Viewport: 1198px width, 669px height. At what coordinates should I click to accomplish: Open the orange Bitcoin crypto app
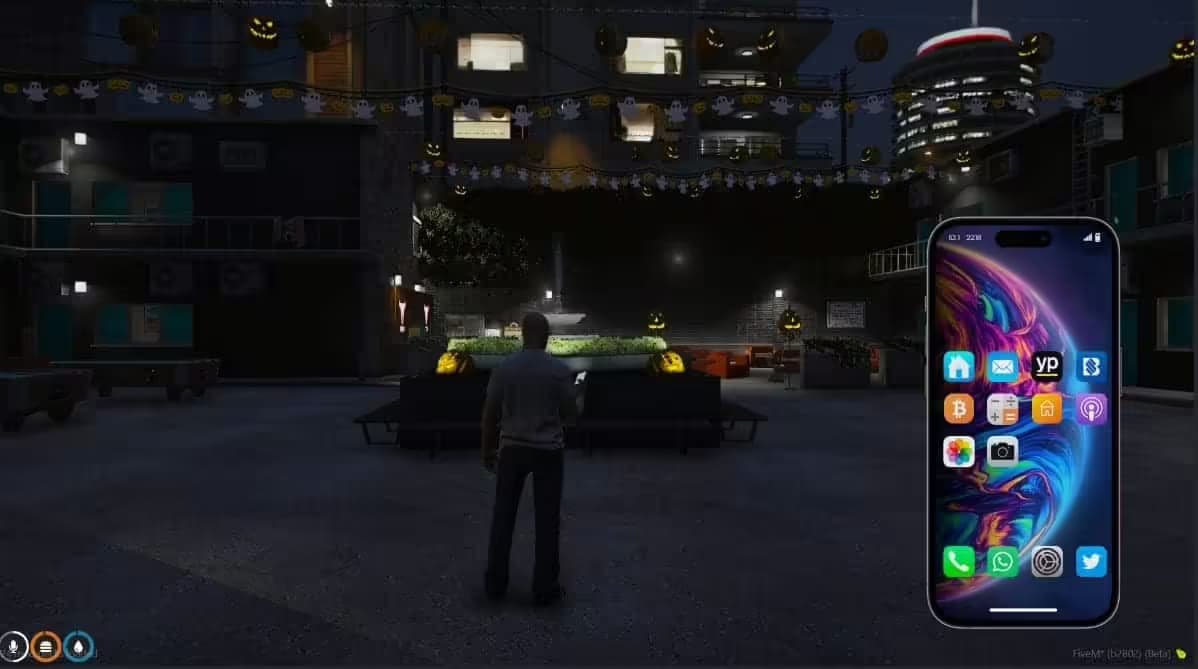click(958, 409)
